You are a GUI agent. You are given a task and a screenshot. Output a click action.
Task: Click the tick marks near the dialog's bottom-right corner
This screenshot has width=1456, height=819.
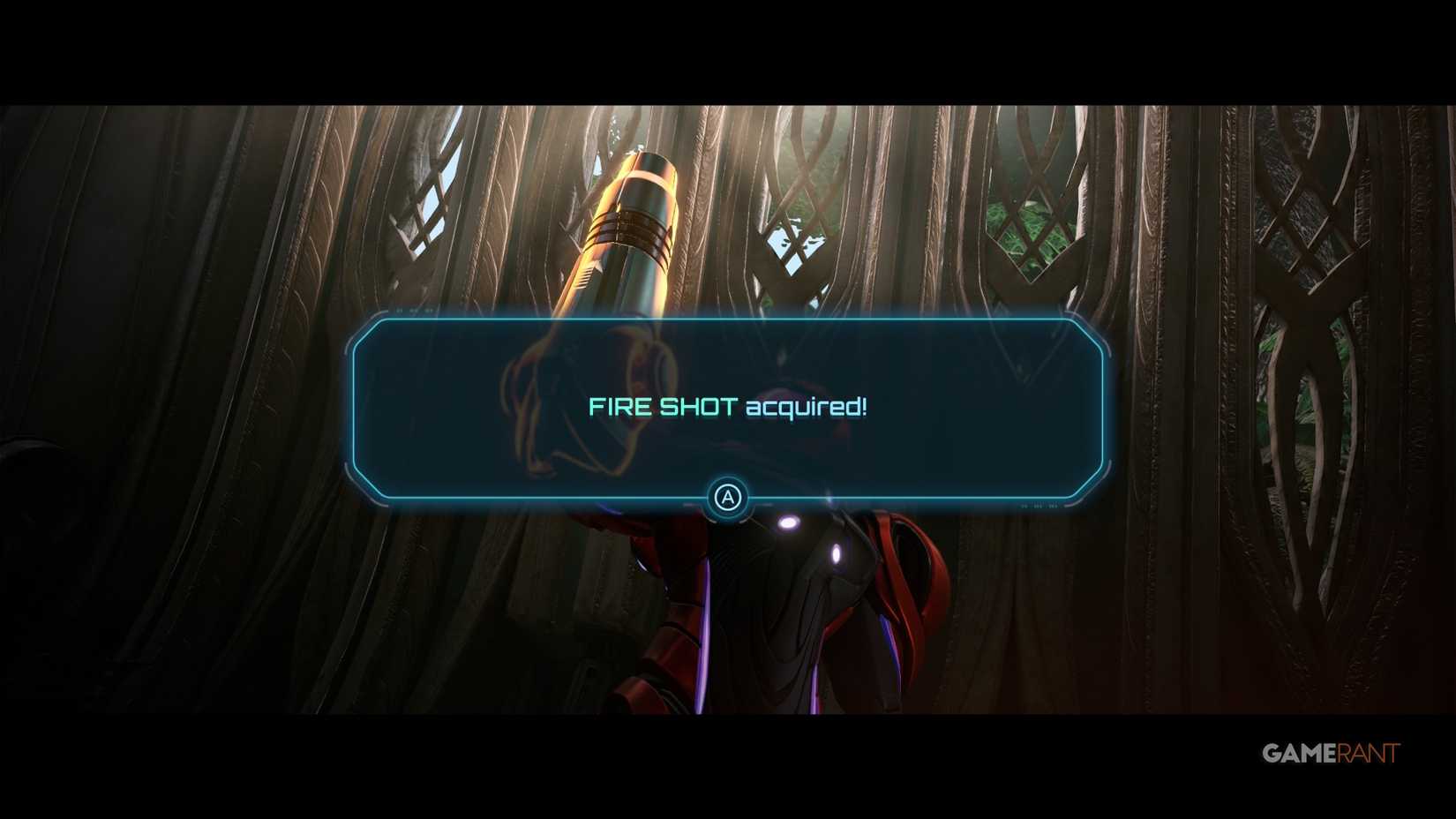click(1039, 506)
